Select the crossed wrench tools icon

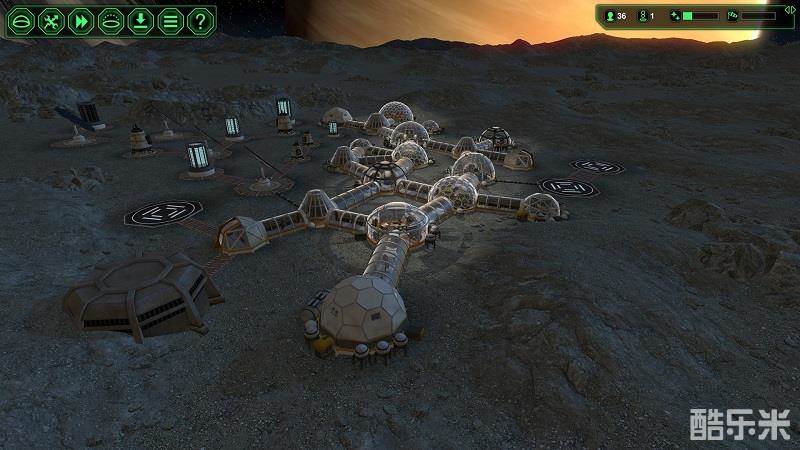[x=52, y=20]
